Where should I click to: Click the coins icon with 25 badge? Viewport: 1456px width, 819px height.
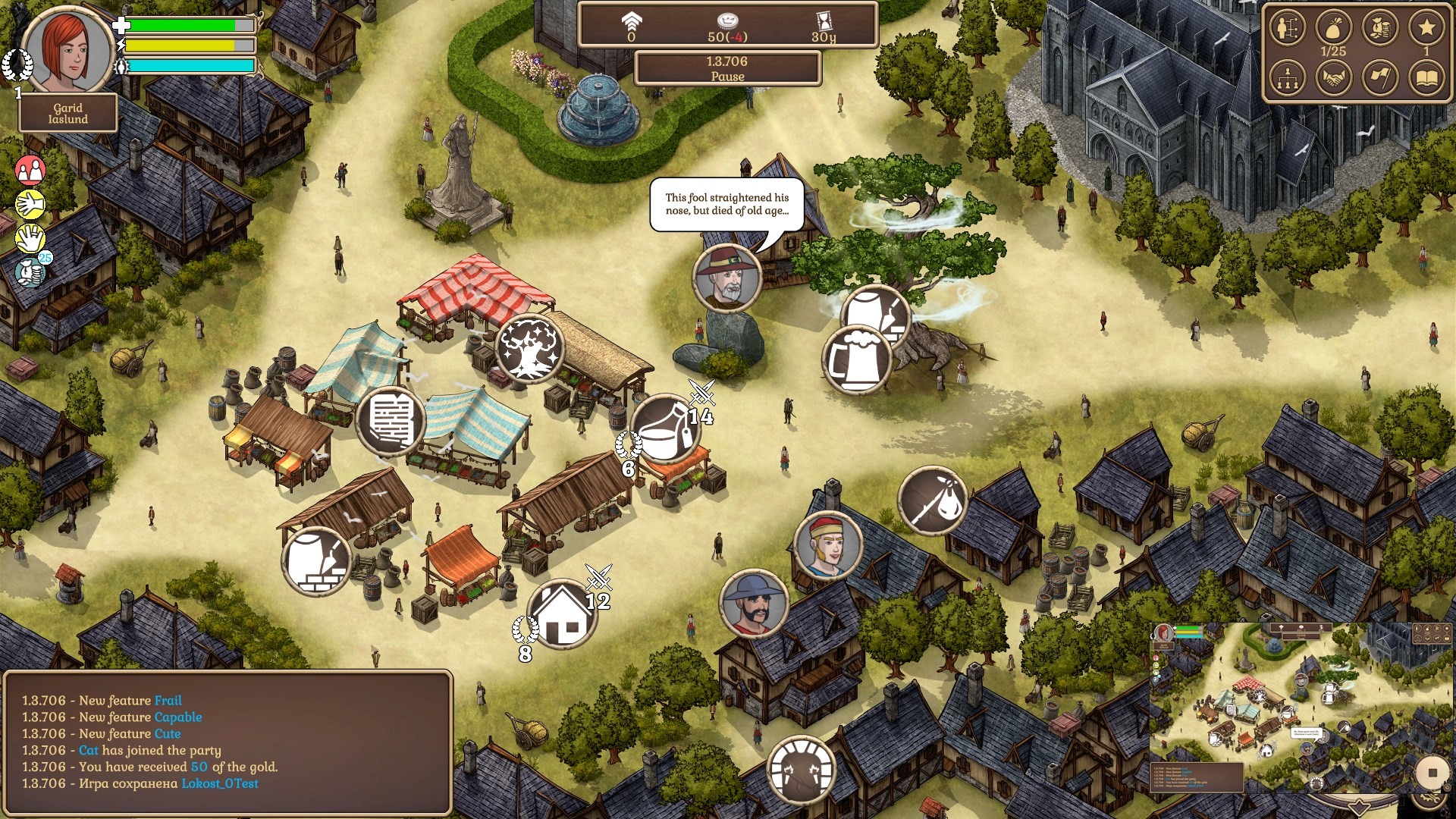[x=32, y=271]
